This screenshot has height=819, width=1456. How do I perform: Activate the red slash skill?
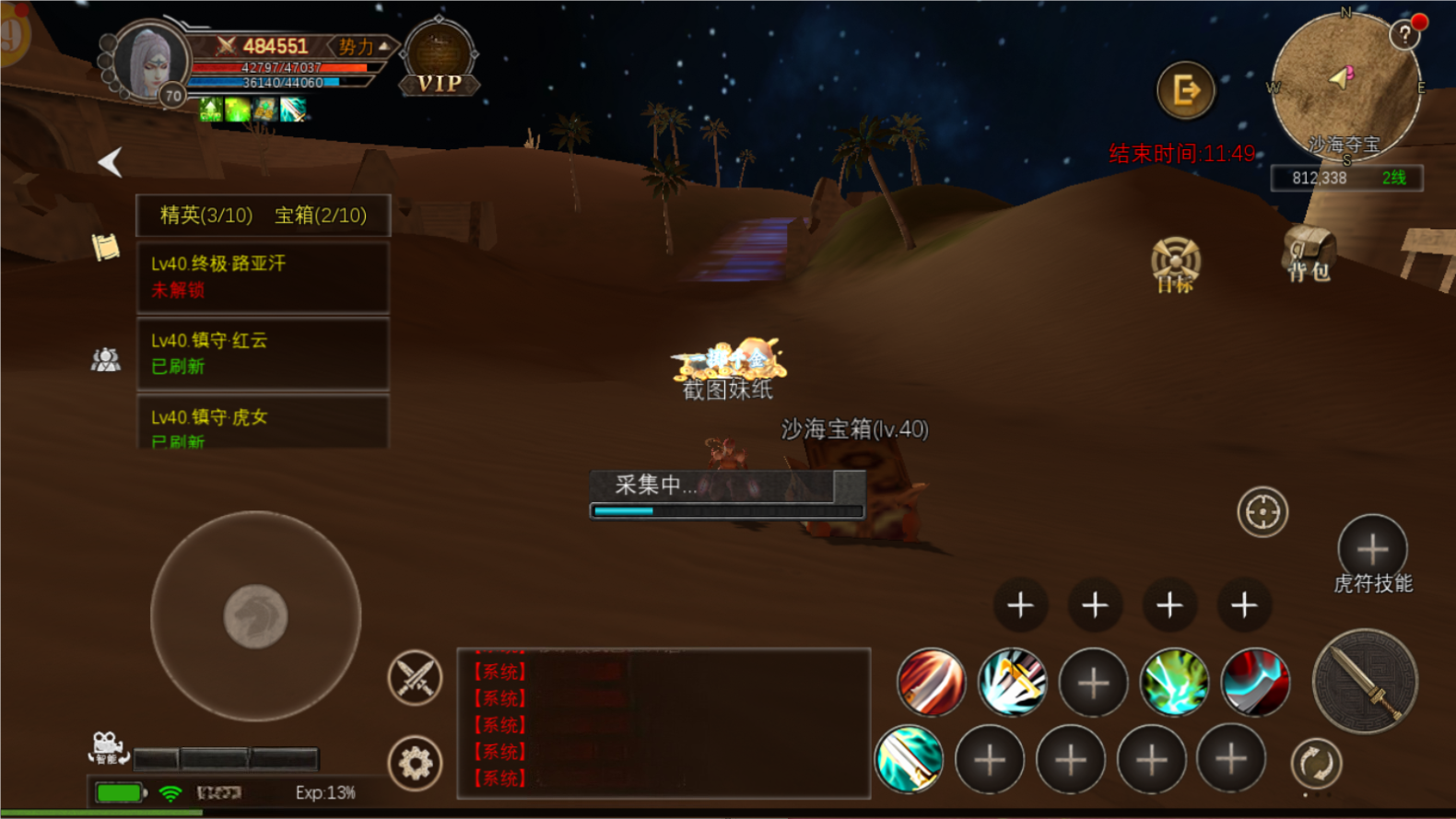click(x=931, y=683)
